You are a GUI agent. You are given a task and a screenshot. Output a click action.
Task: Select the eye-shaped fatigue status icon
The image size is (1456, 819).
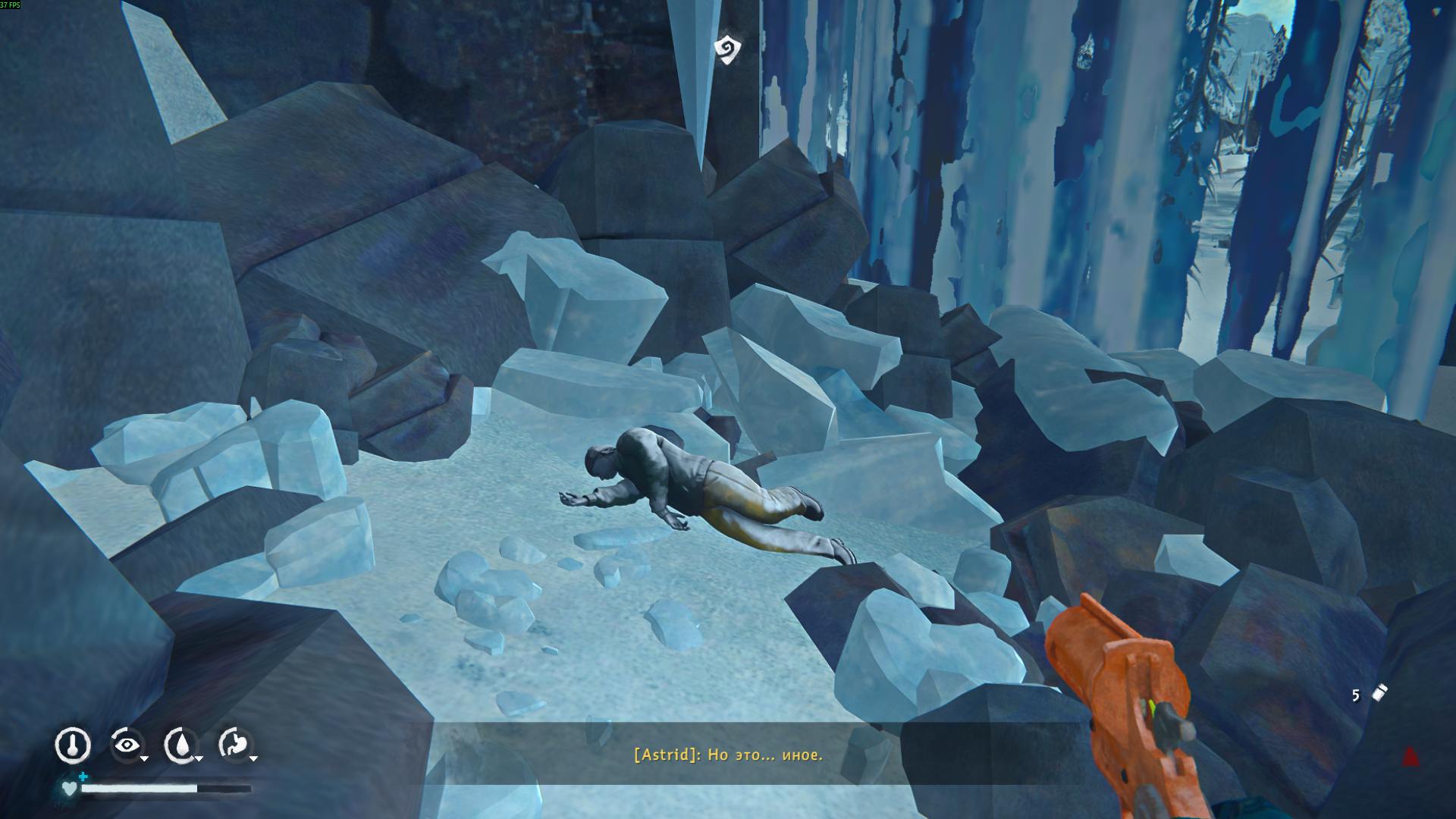pyautogui.click(x=127, y=745)
